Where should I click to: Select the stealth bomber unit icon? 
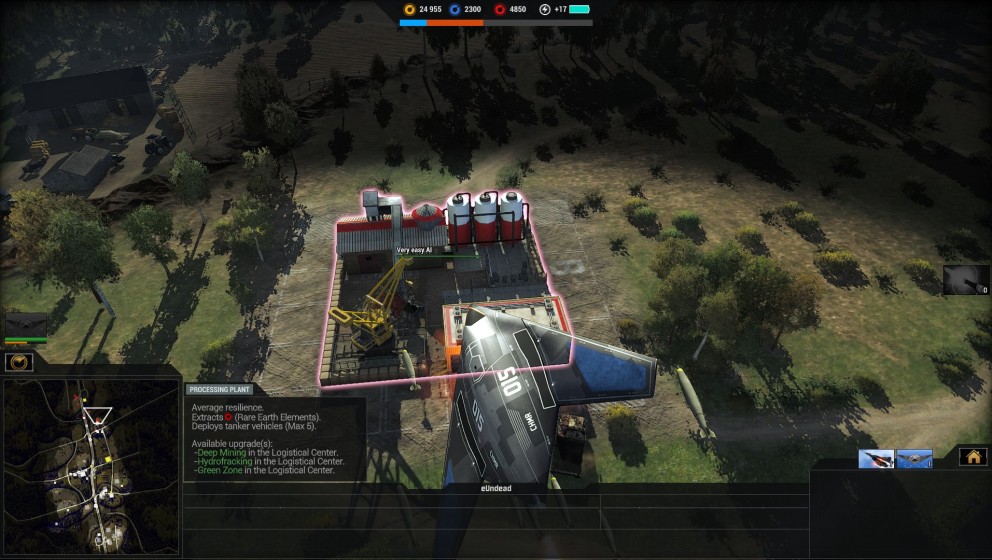(914, 459)
